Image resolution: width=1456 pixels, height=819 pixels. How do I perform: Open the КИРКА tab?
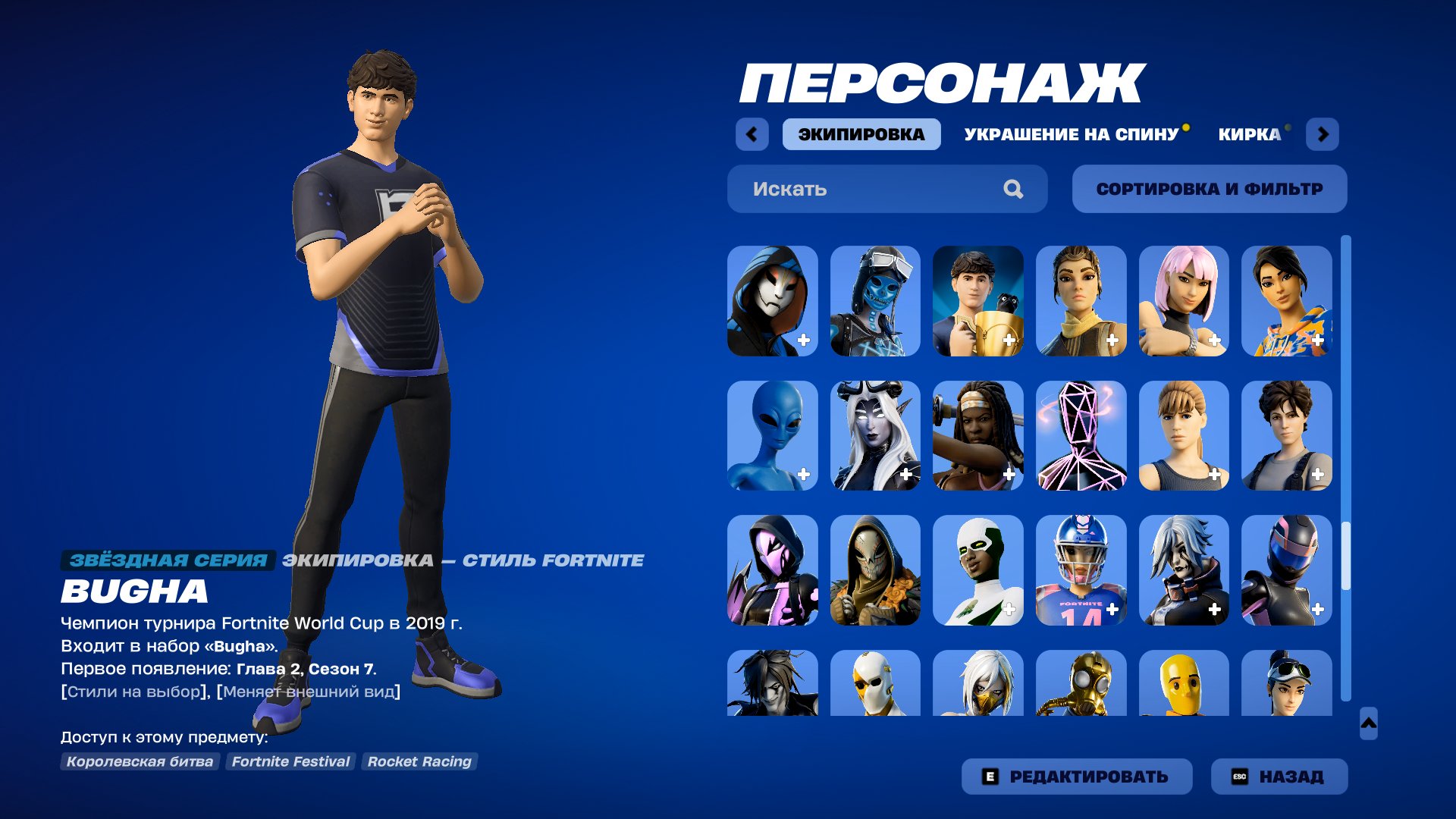(x=1248, y=134)
